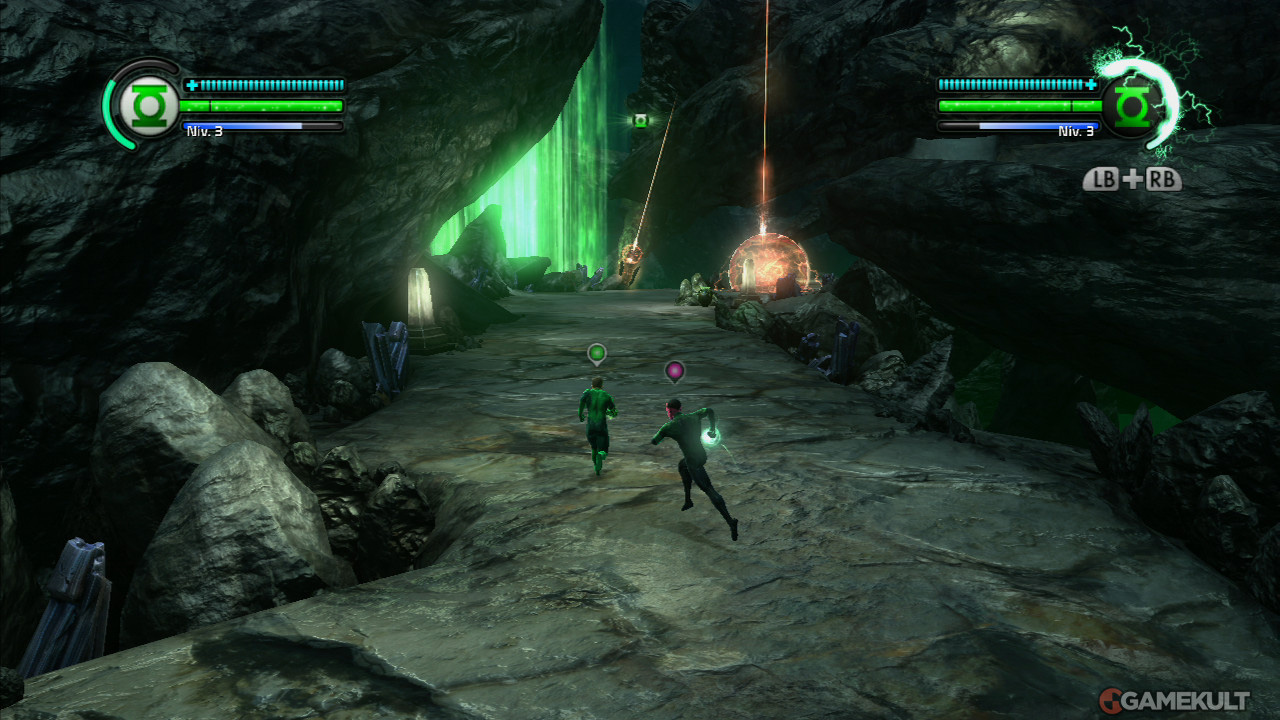
Task: Select the distant green lantern objective marker
Action: tap(640, 121)
